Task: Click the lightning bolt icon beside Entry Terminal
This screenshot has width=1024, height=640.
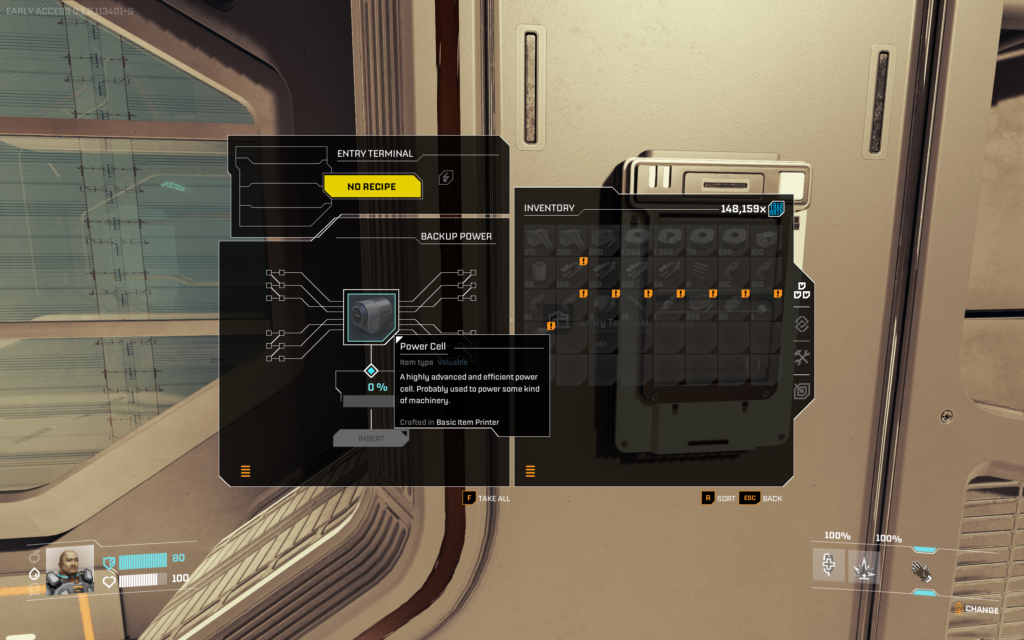Action: point(445,177)
